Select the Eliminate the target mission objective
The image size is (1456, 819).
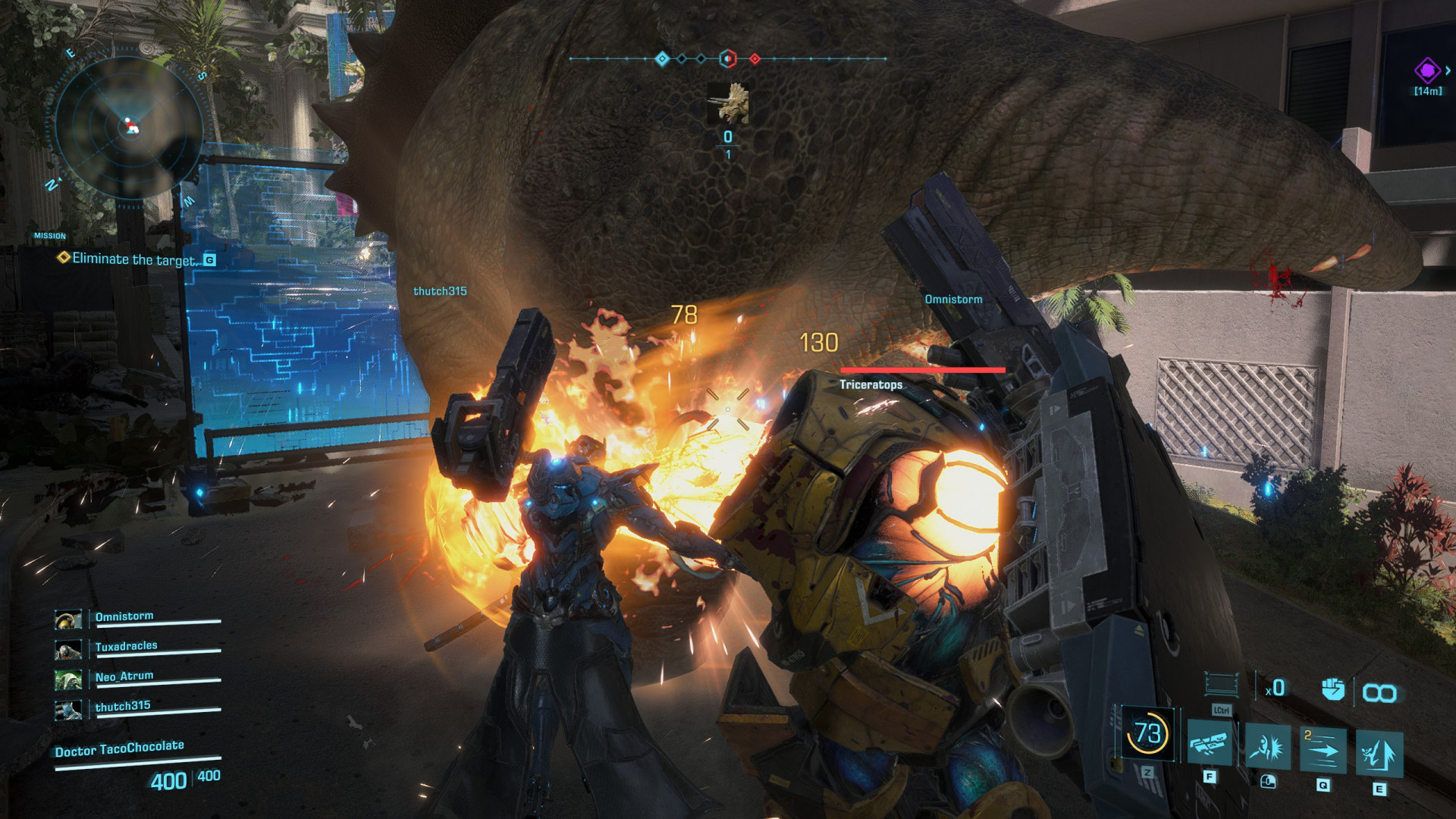[x=133, y=259]
